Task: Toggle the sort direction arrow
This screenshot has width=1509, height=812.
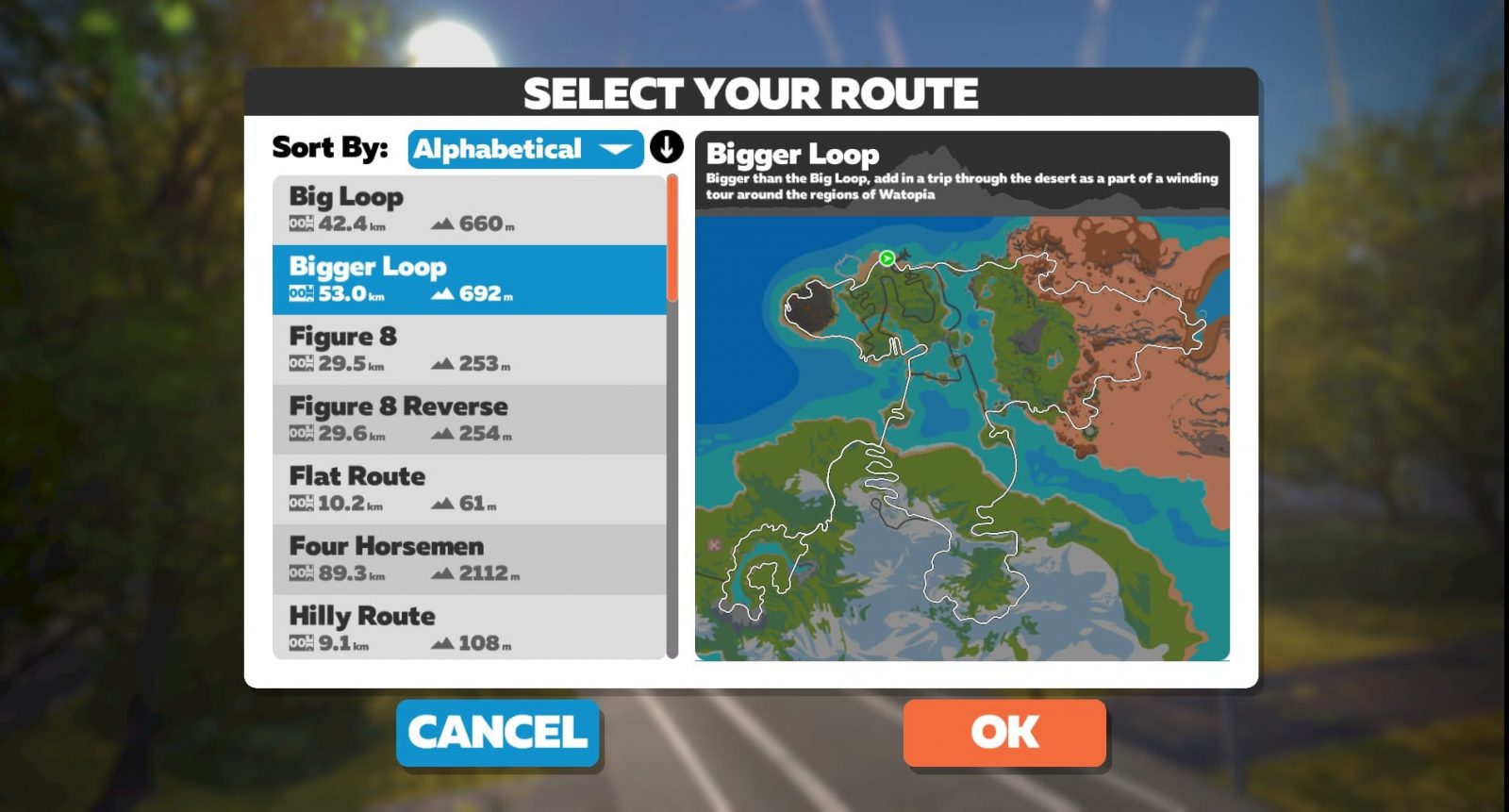Action: tap(666, 148)
